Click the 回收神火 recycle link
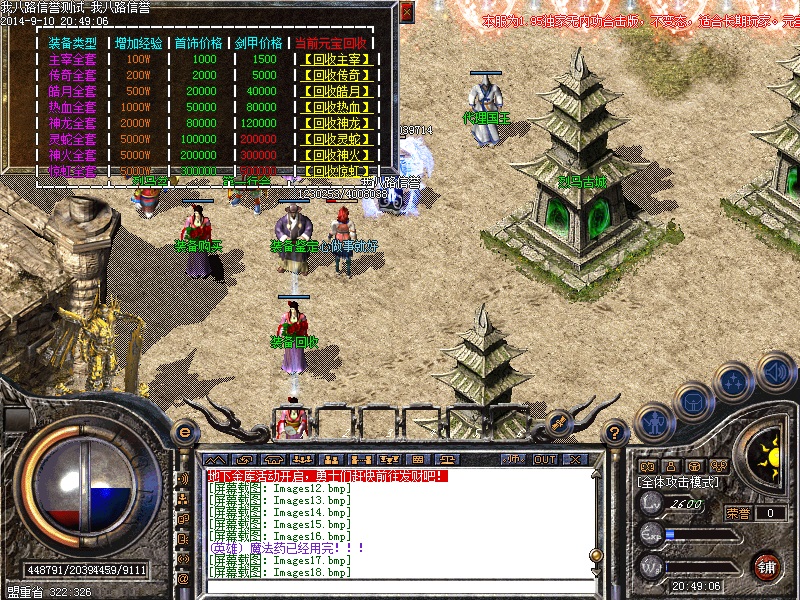The width and height of the screenshot is (800, 600). 333,155
